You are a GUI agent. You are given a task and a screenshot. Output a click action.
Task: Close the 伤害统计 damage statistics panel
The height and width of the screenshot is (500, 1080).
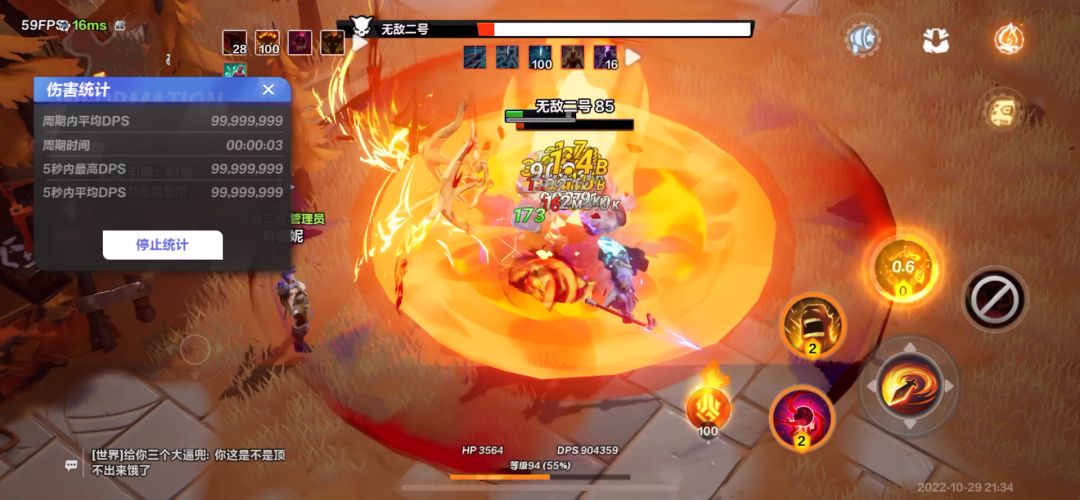[268, 90]
